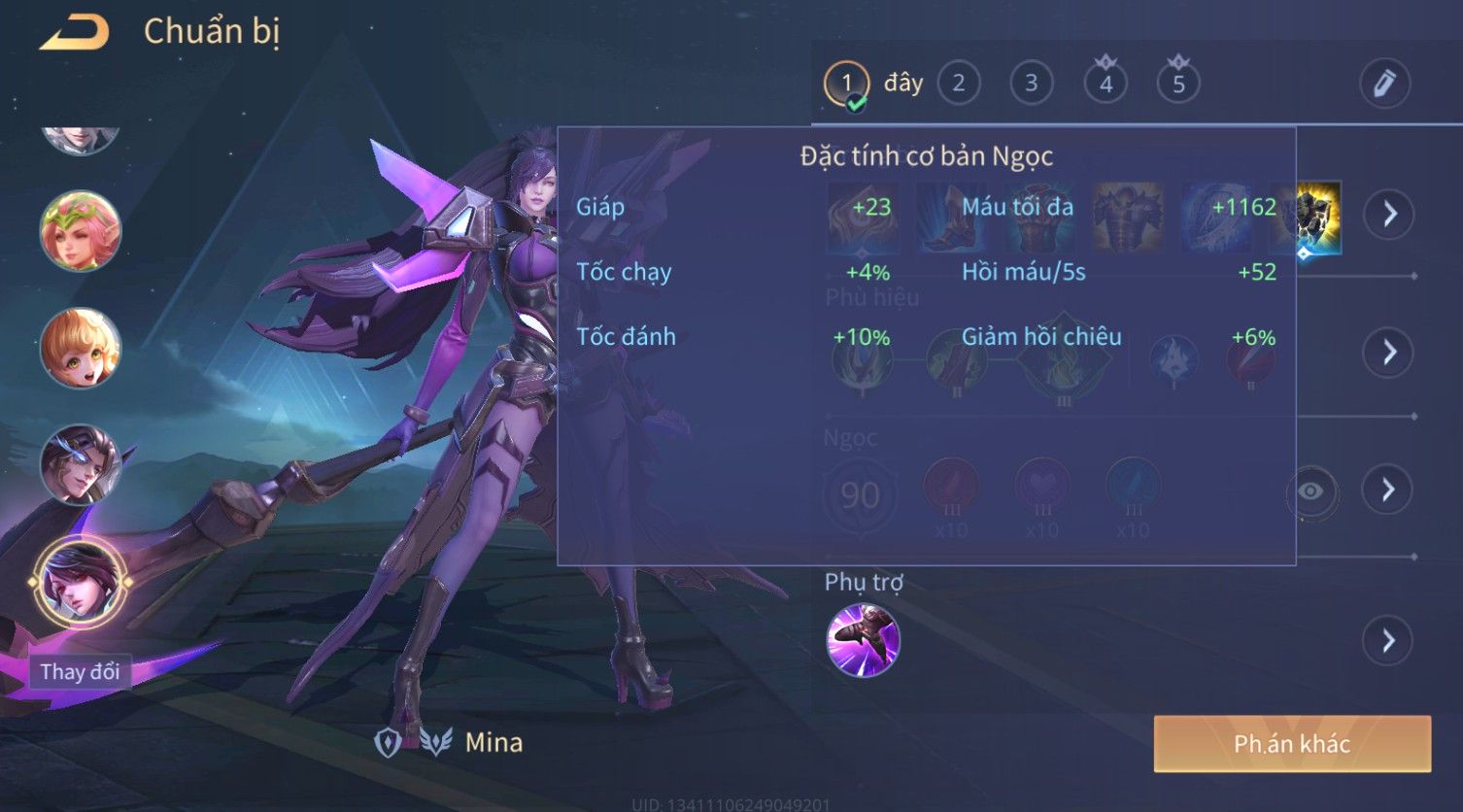Image resolution: width=1463 pixels, height=812 pixels.
Task: Click the orange Ph.án khác button
Action: pos(1291,744)
